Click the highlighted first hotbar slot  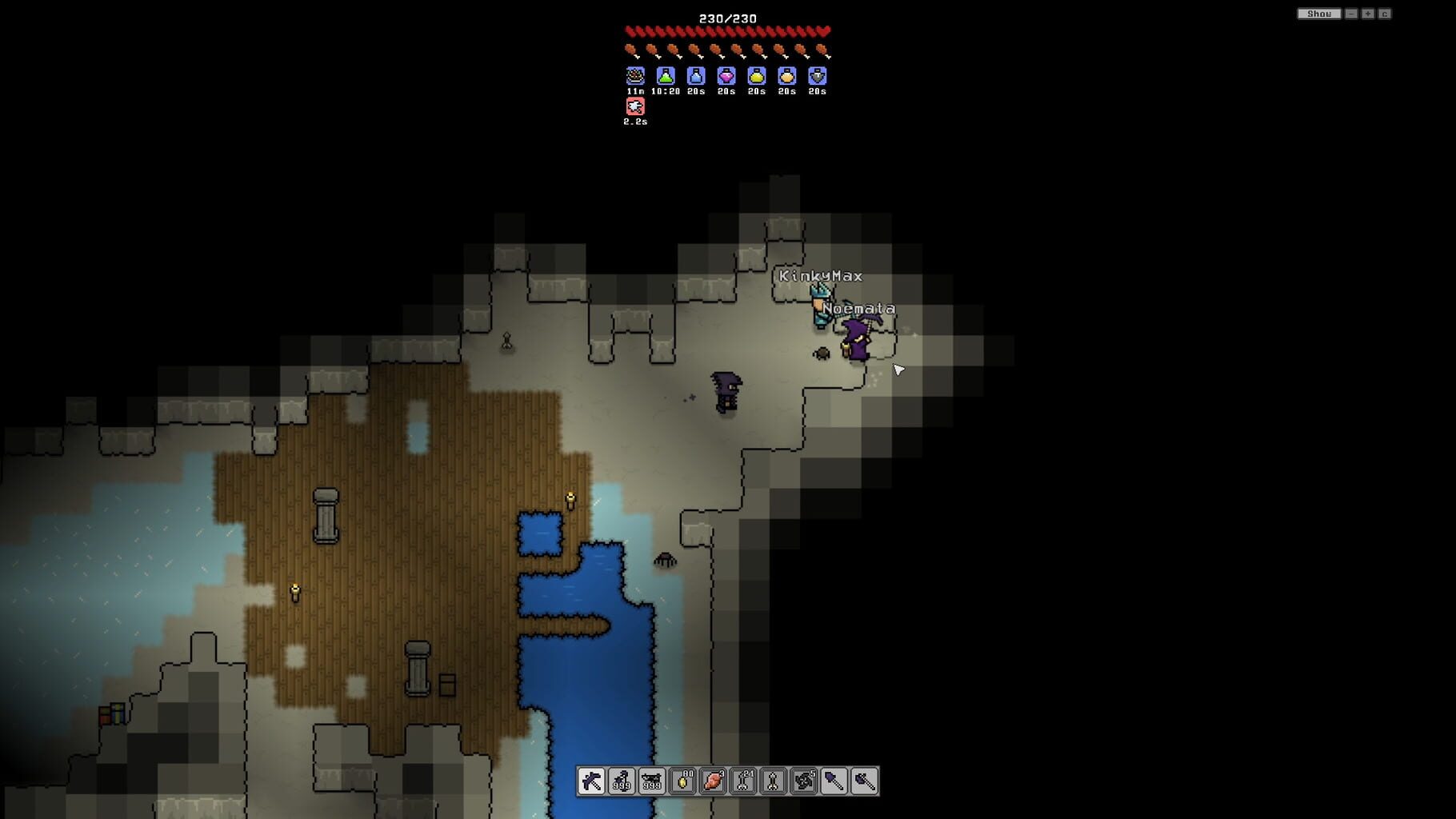(590, 782)
